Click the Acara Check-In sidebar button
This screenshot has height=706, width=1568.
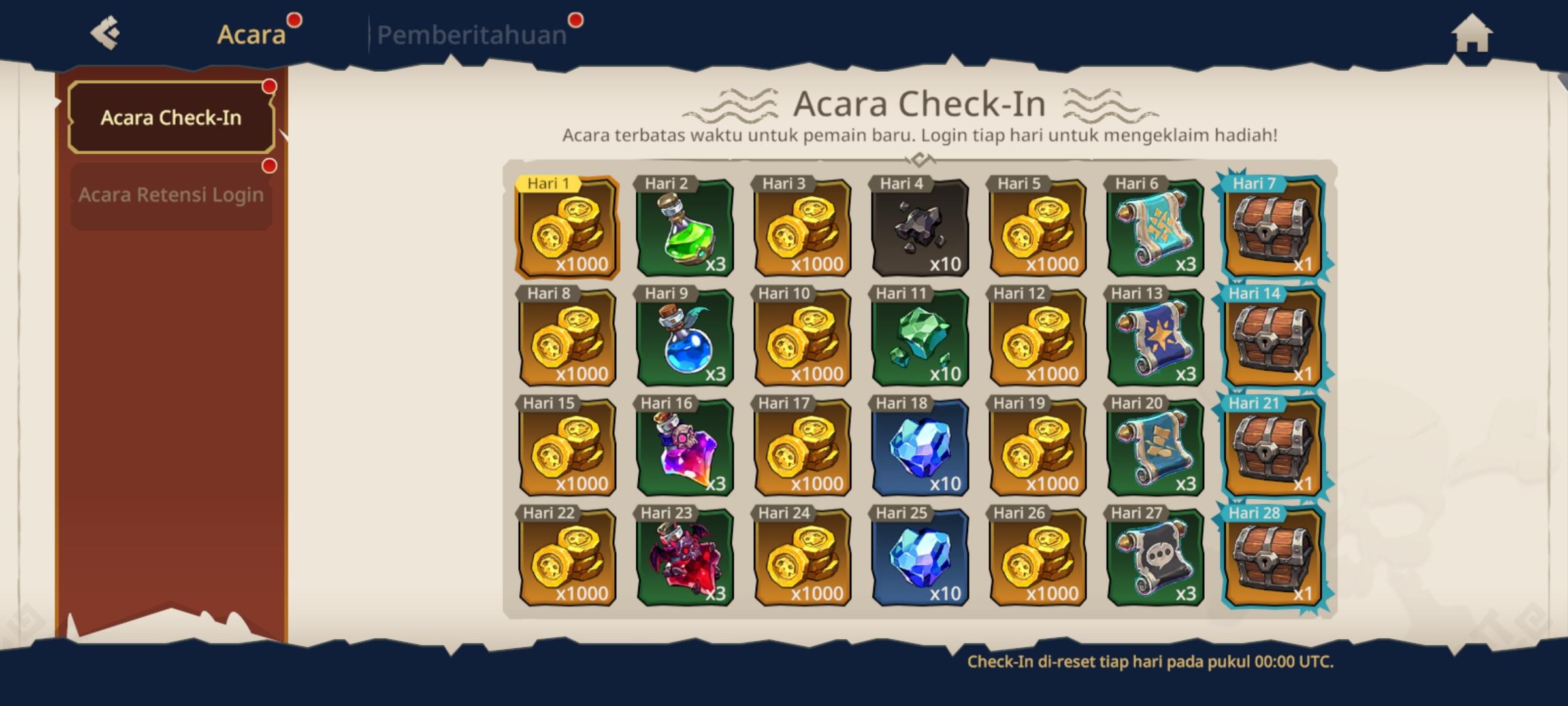(171, 118)
